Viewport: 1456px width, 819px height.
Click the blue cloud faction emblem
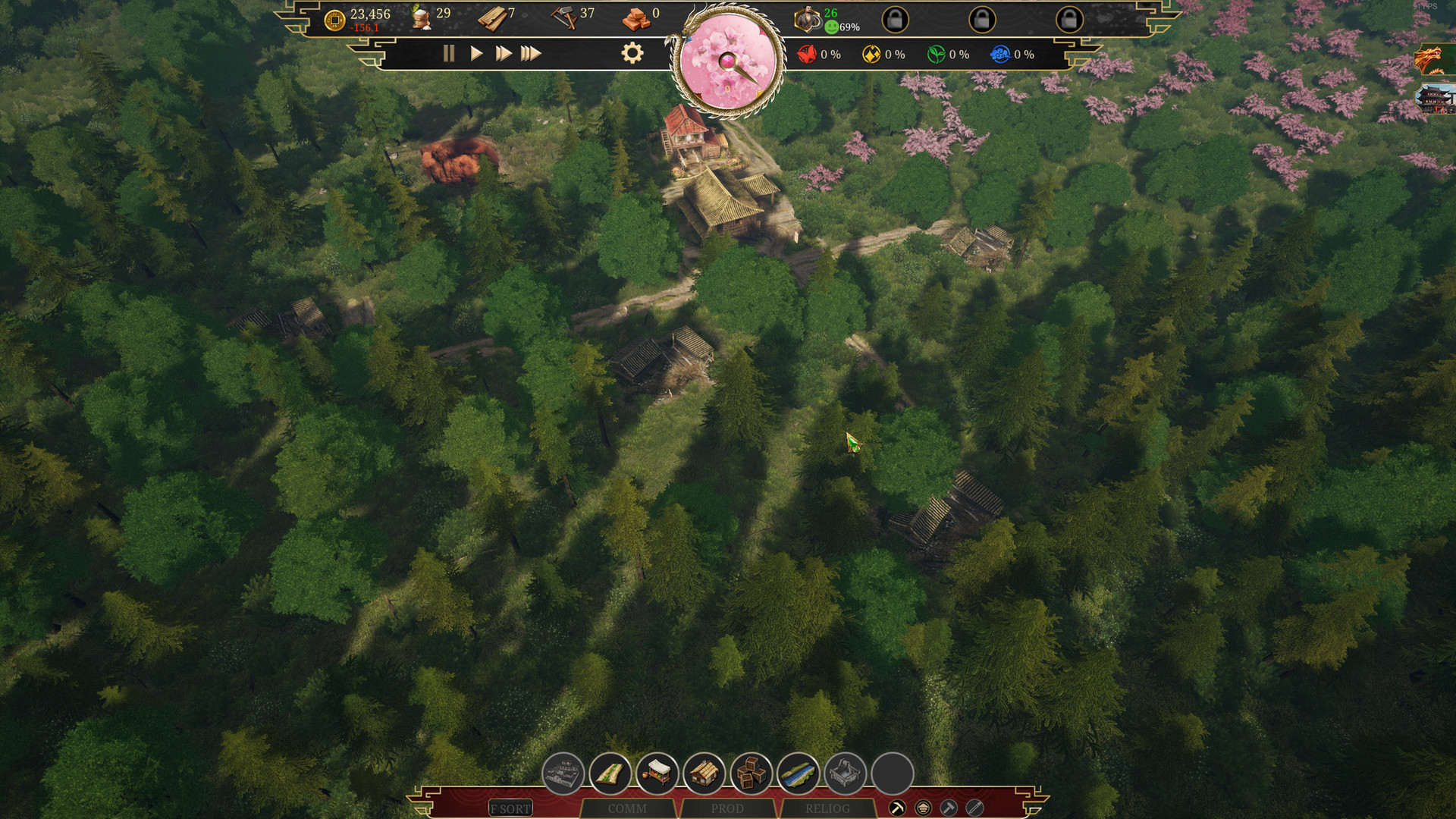coord(1003,54)
